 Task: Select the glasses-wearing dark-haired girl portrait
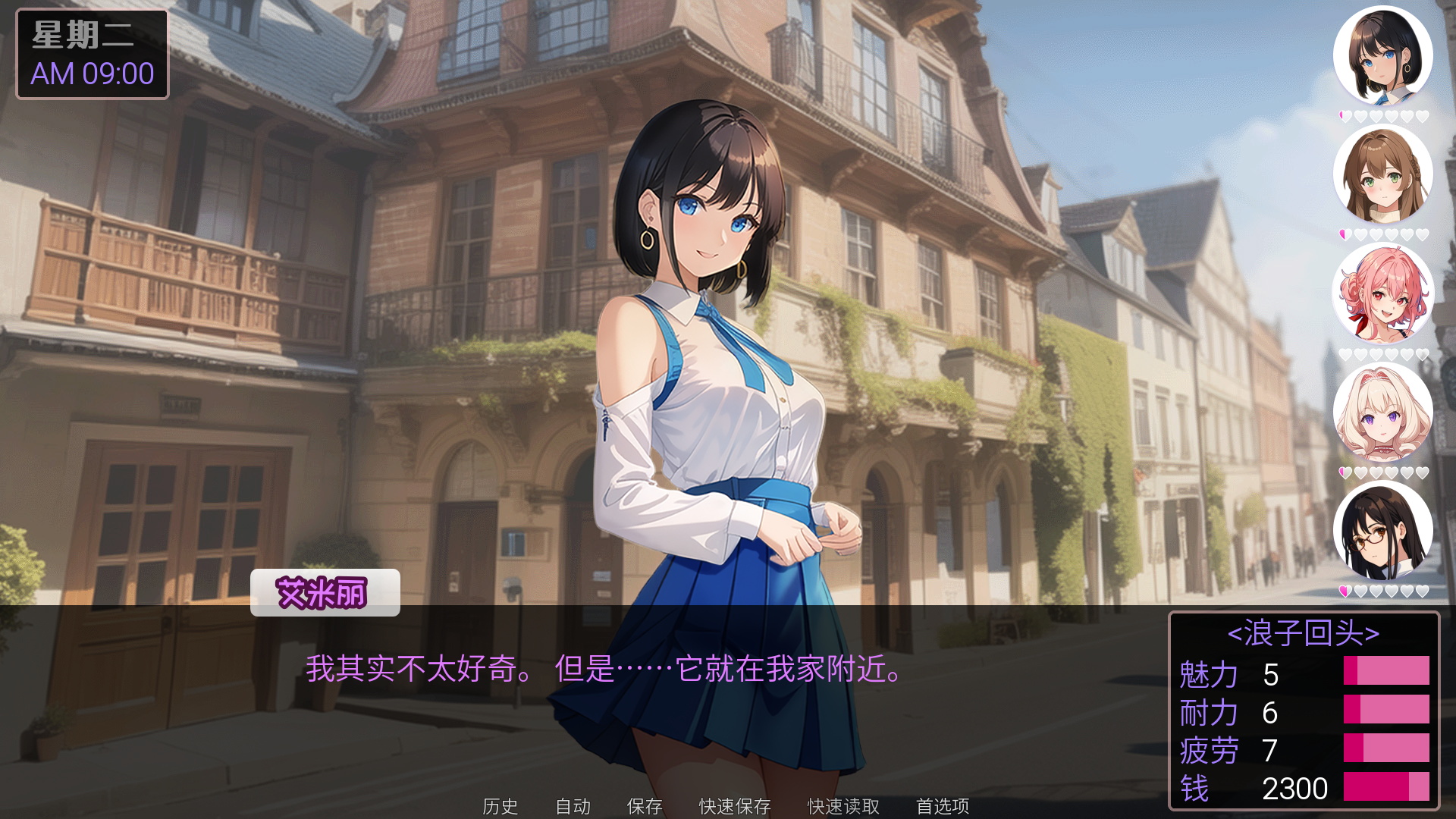(x=1382, y=531)
